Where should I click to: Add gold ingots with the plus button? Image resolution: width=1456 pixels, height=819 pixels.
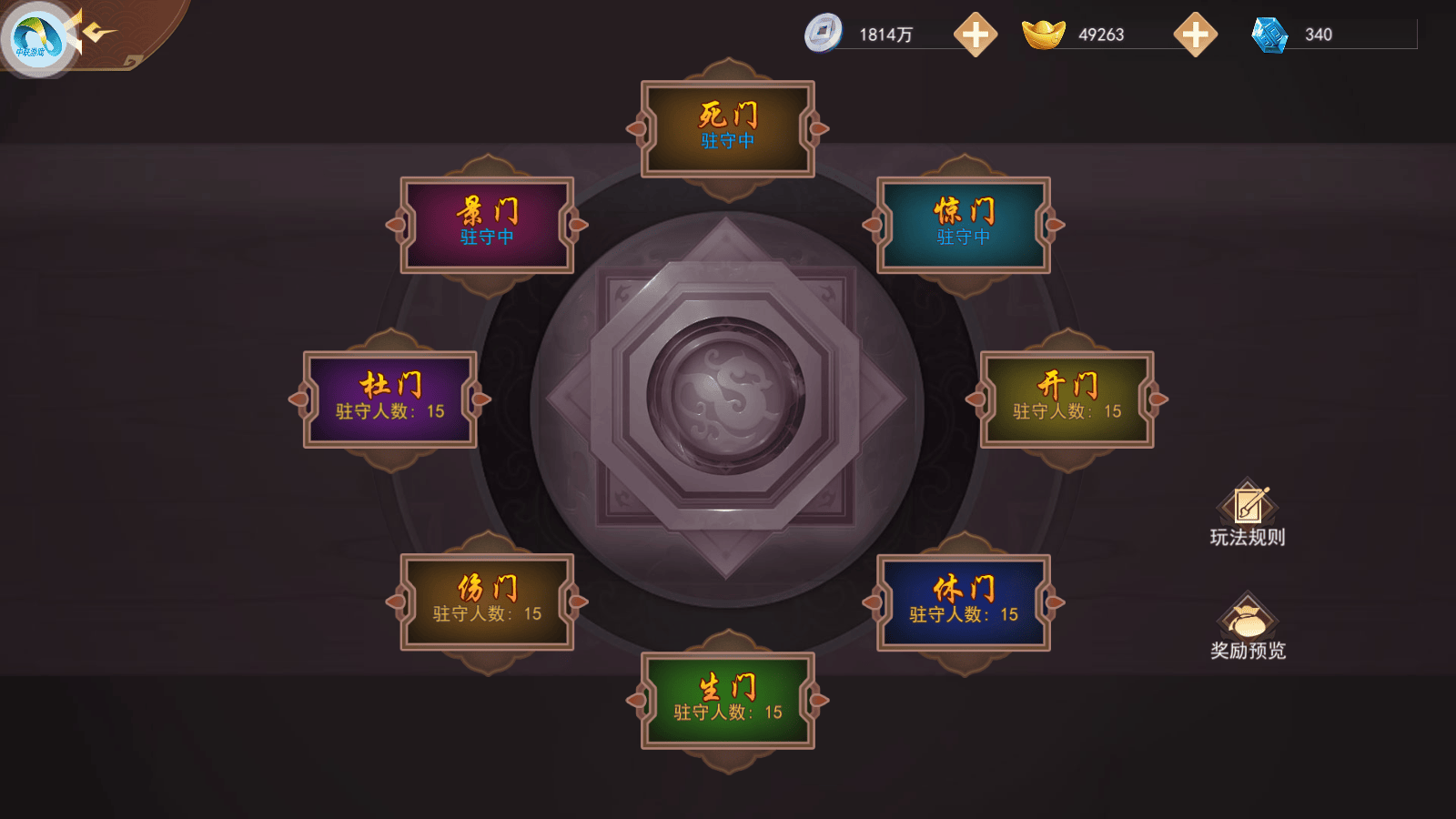click(x=1195, y=35)
